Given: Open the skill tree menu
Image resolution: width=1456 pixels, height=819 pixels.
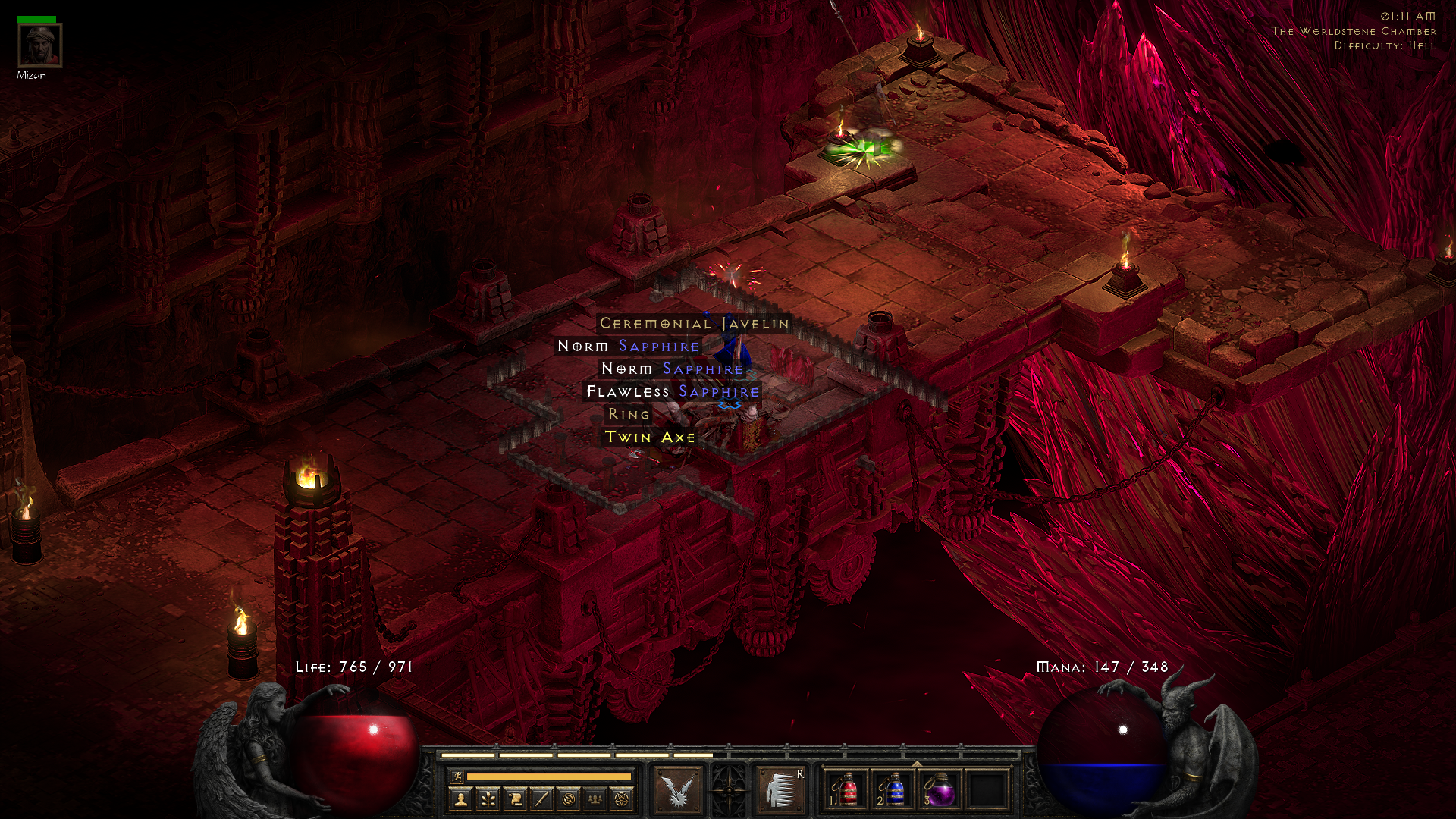Looking at the screenshot, I should click(x=488, y=799).
